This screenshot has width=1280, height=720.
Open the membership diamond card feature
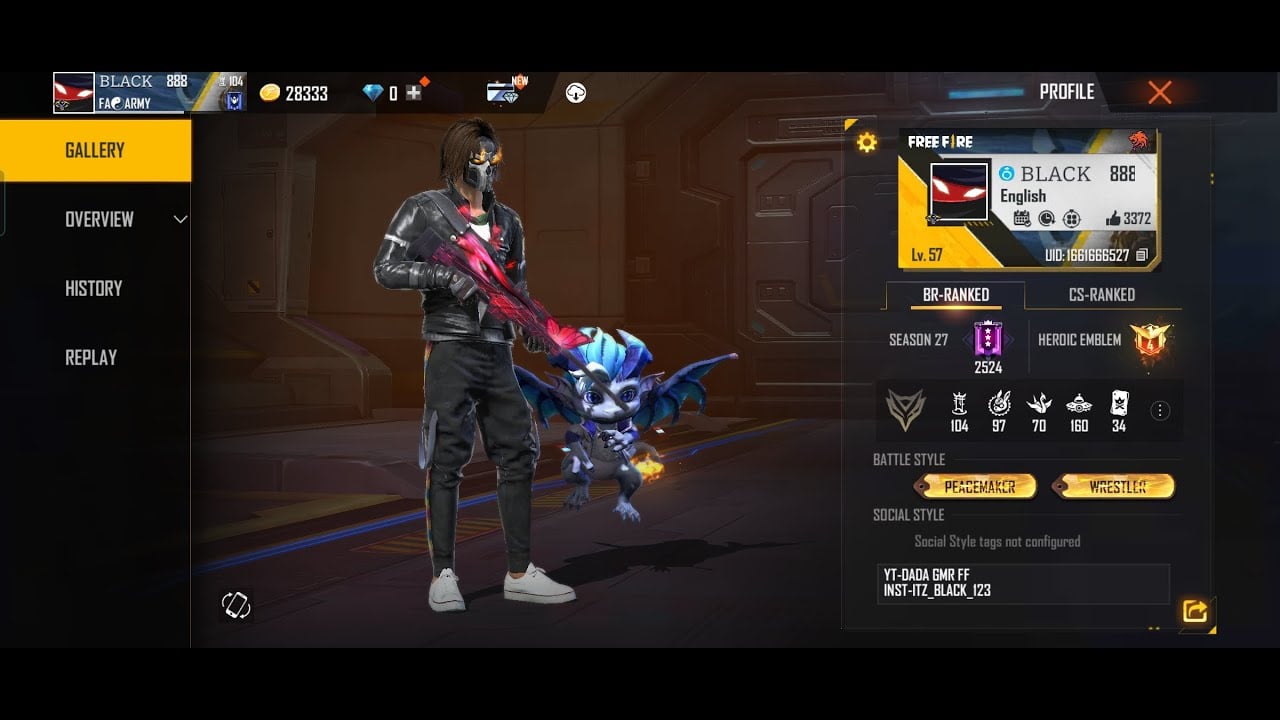[x=500, y=92]
